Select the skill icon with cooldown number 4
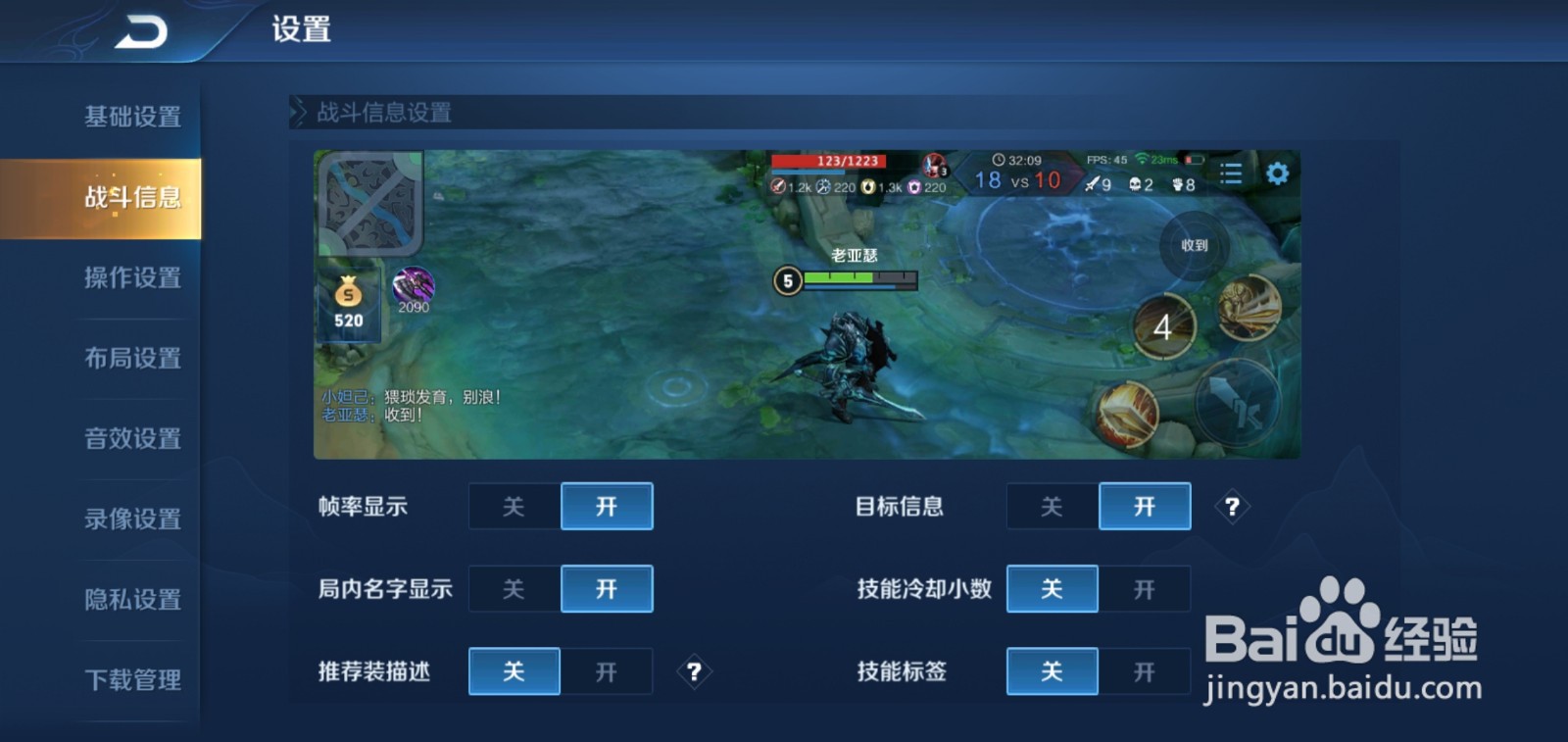The height and width of the screenshot is (742, 1568). pyautogui.click(x=1164, y=328)
